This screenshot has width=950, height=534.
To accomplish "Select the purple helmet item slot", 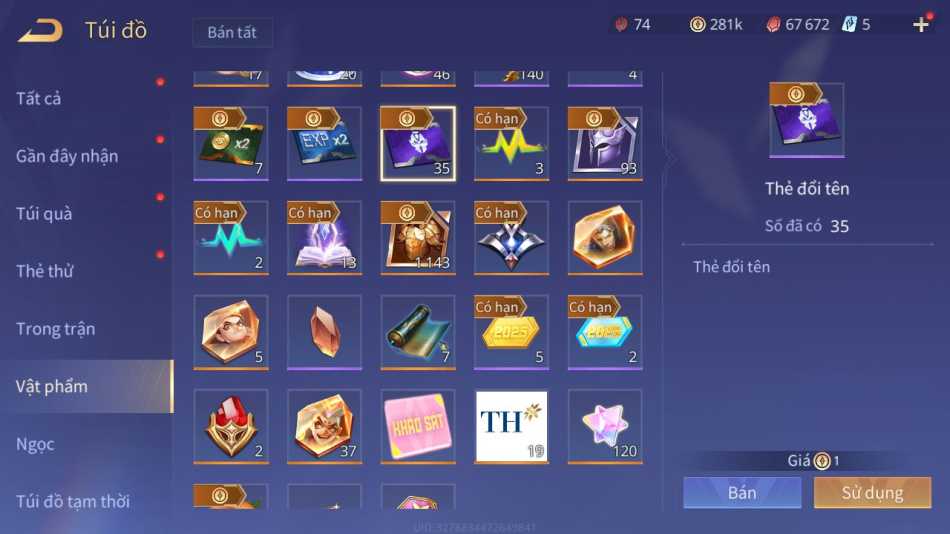I will pos(605,143).
